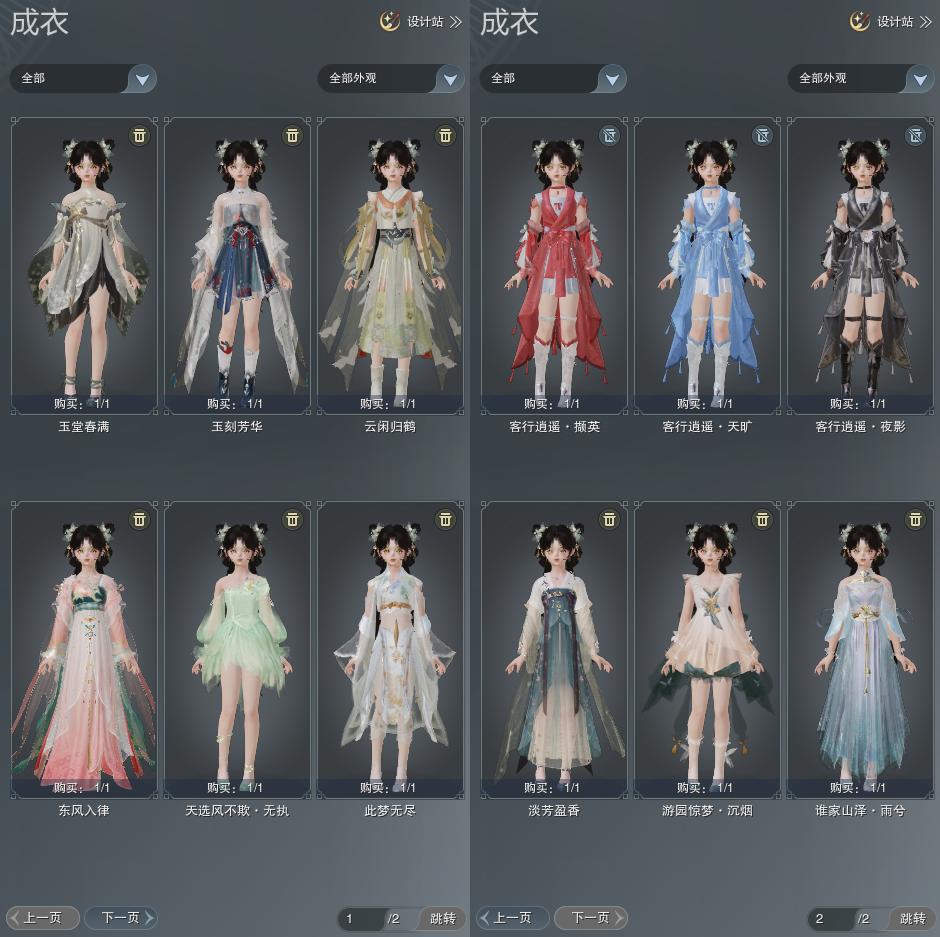Screen dimensions: 940x937
Task: Choose the 玉刻芳华 outfit
Action: pos(237,265)
